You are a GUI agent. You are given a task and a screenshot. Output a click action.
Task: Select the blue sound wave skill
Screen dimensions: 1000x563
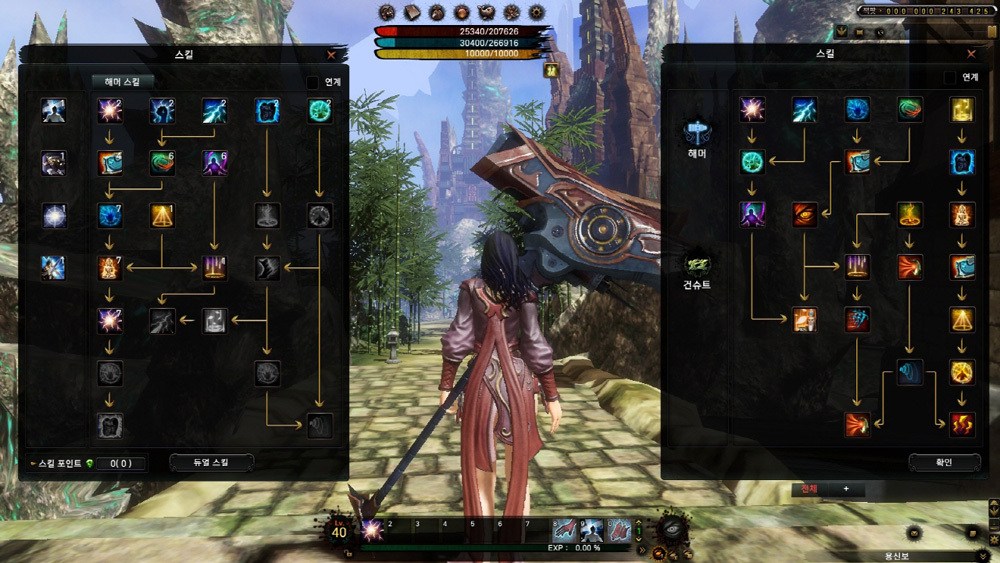click(909, 372)
